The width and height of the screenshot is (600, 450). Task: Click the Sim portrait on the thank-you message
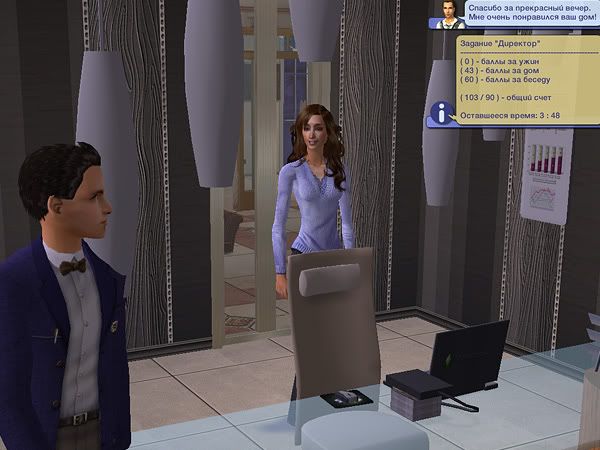(x=446, y=15)
